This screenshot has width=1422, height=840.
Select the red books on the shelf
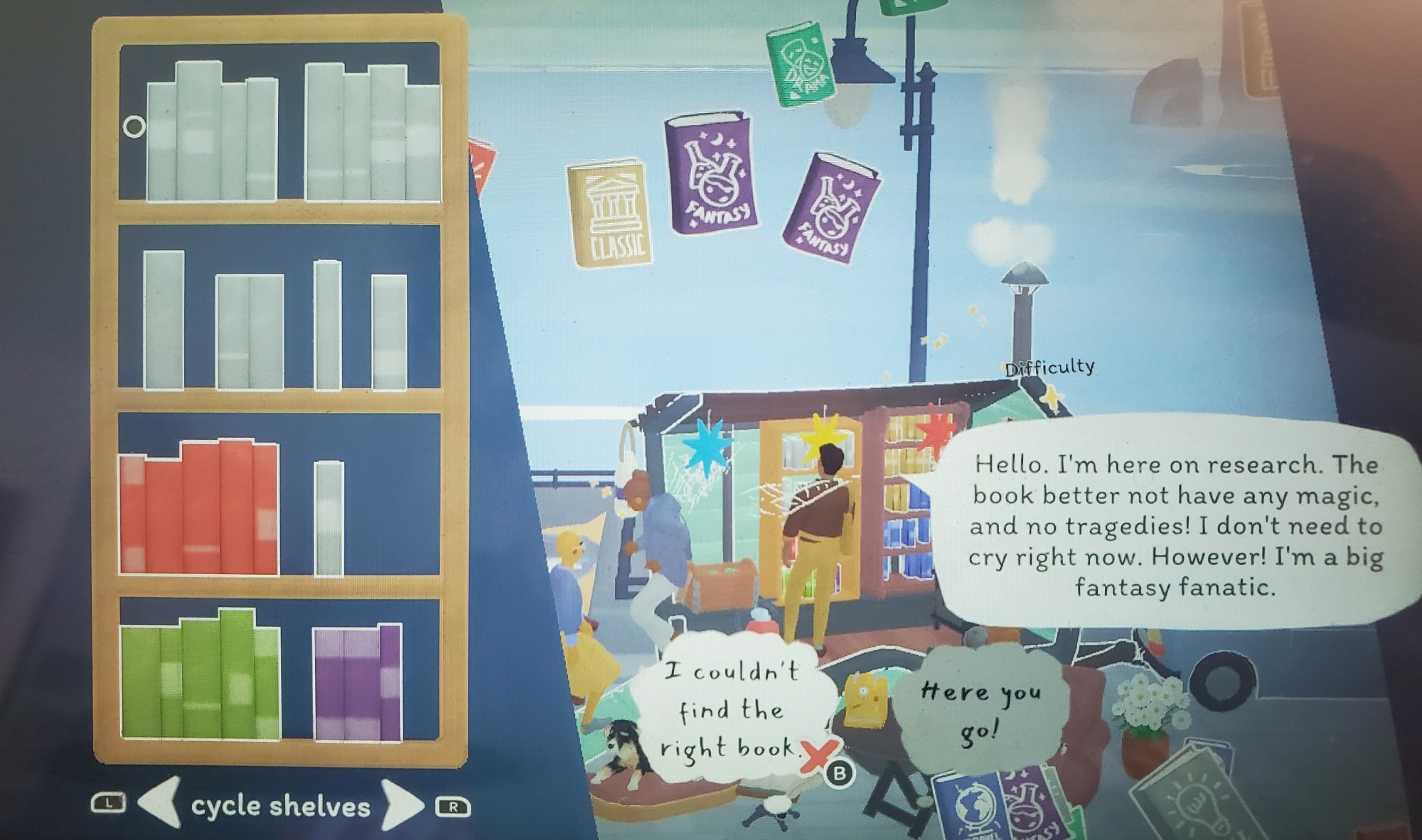[199, 508]
